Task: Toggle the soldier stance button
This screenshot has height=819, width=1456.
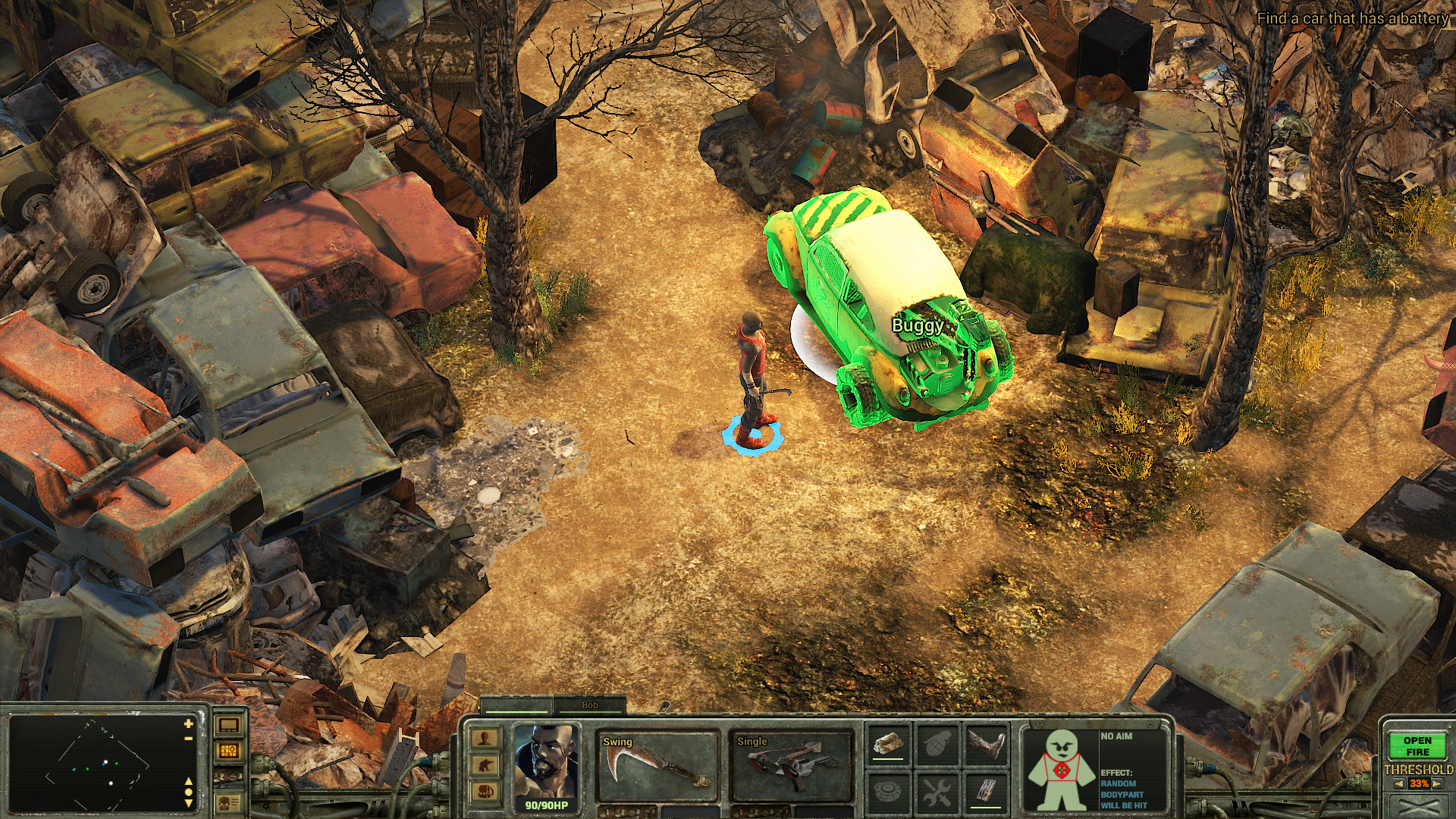Action: (485, 765)
